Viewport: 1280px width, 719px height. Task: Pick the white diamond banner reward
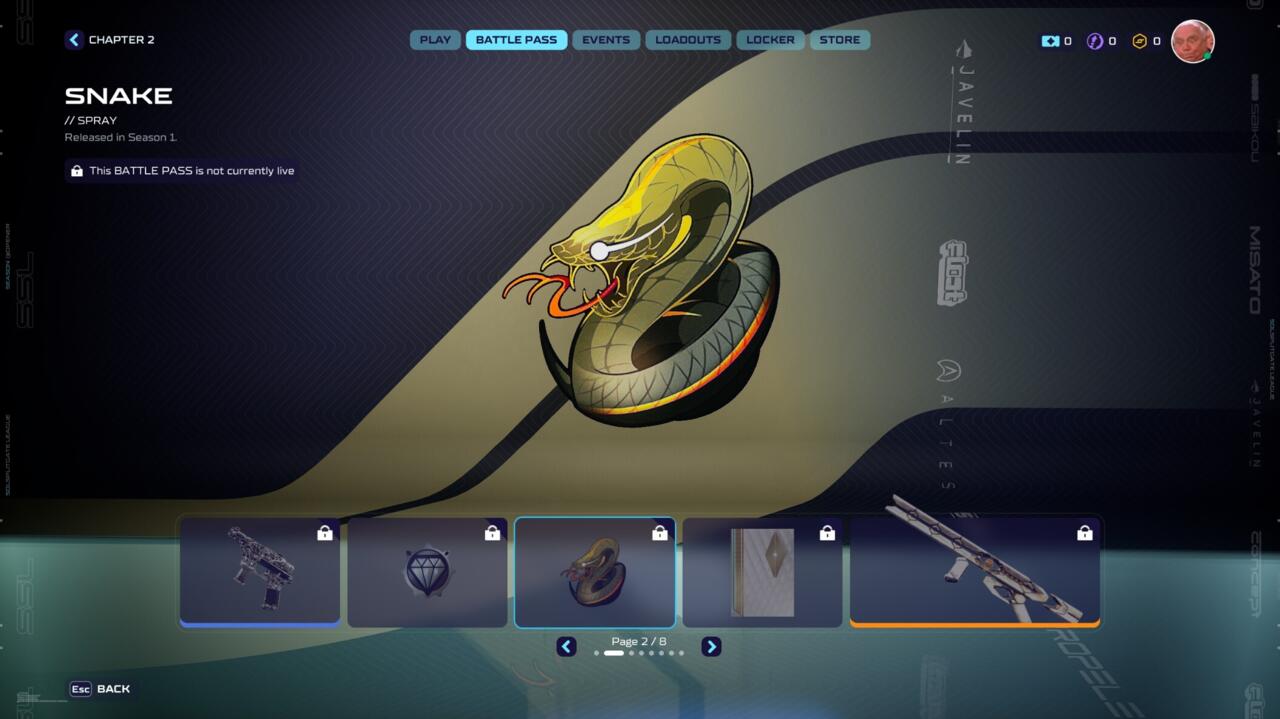pos(762,572)
